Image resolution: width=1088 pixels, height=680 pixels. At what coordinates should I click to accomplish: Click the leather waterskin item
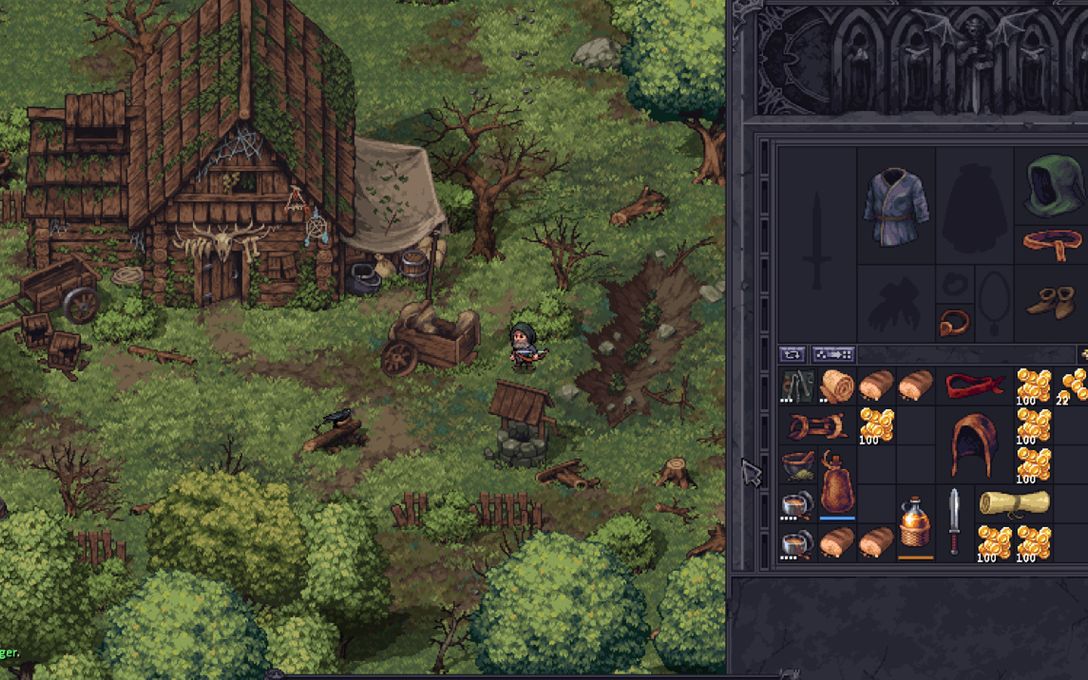837,483
